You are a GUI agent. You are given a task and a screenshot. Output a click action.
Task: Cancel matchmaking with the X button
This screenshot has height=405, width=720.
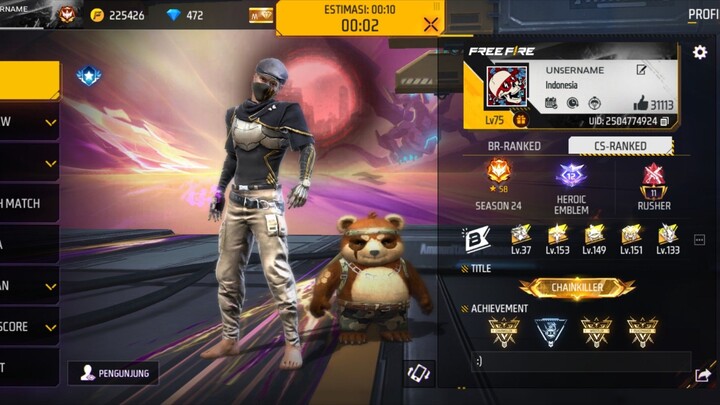(431, 25)
